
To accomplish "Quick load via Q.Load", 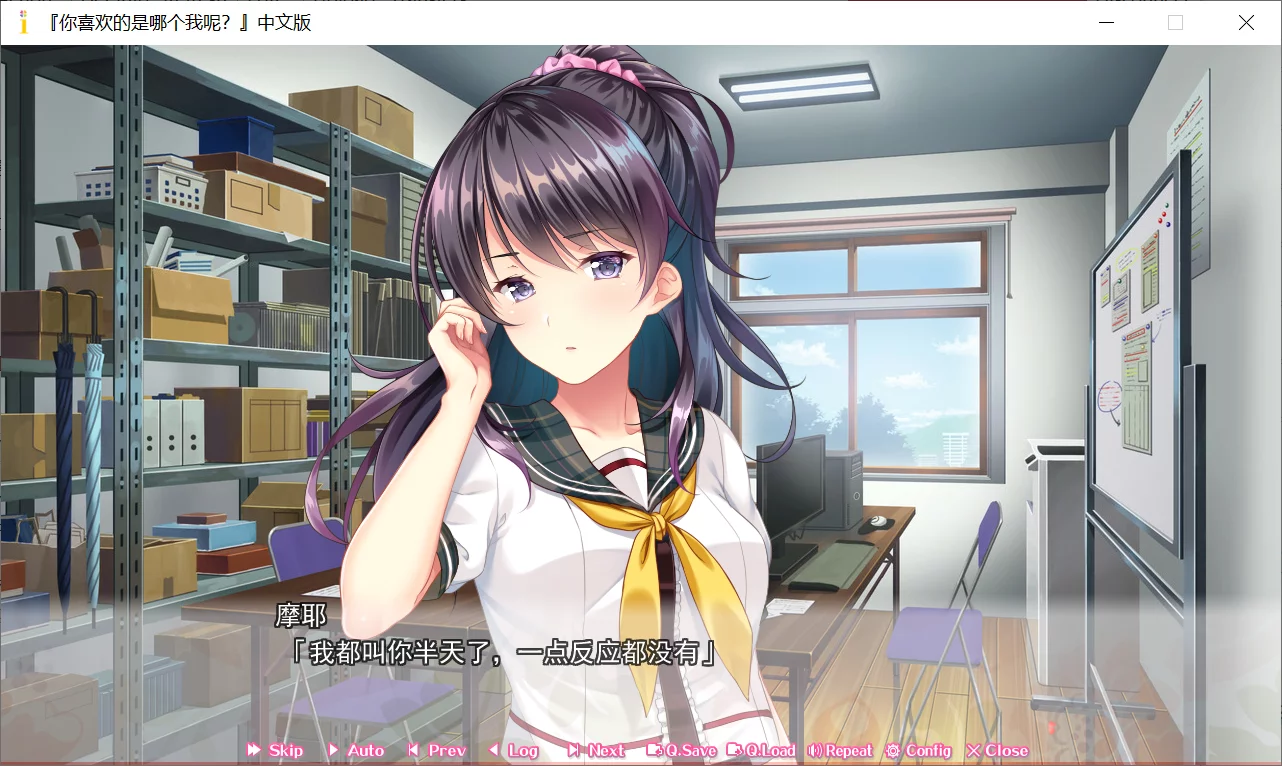I will [762, 750].
